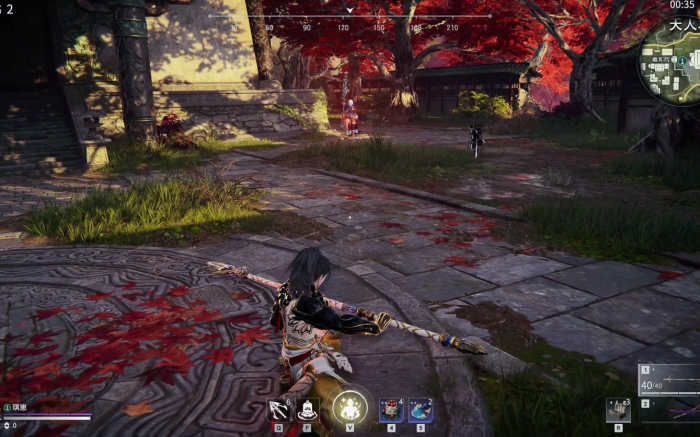Select the blue armor powder item
The width and height of the screenshot is (700, 437).
(420, 408)
